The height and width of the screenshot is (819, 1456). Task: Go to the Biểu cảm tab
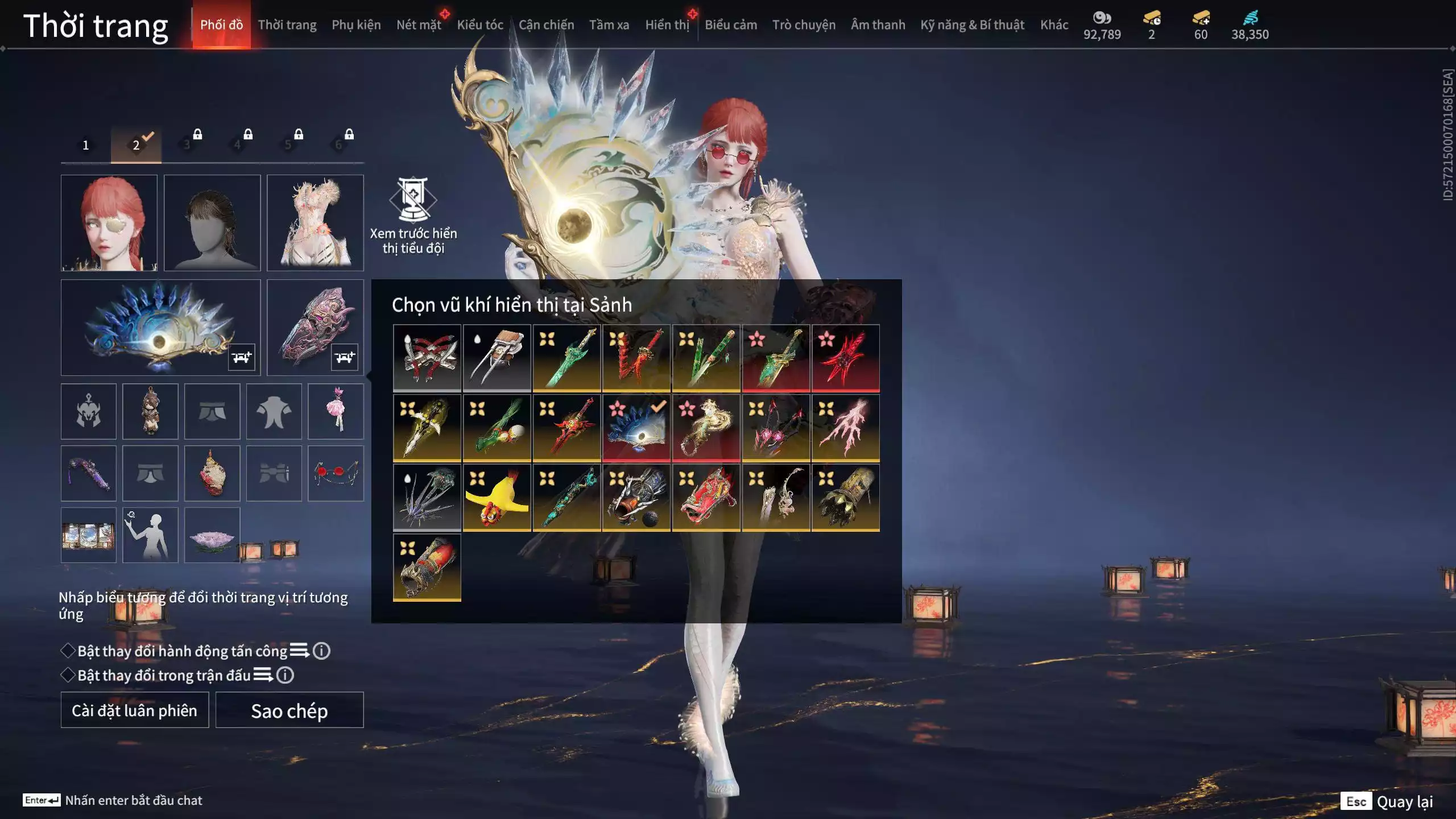coord(730,25)
